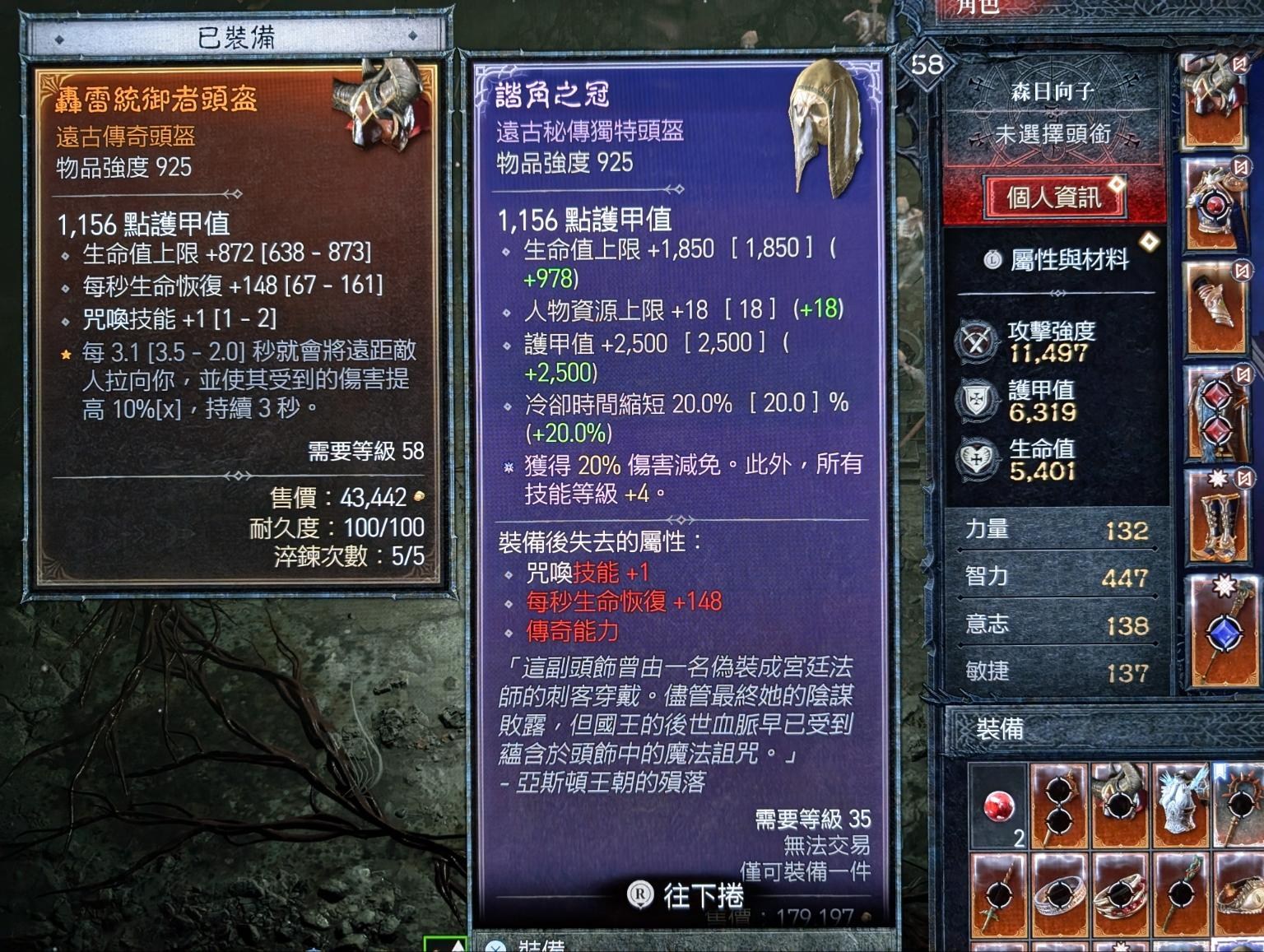This screenshot has width=1264, height=952.
Task: Click the character name 森日向子
Action: click(x=1053, y=93)
